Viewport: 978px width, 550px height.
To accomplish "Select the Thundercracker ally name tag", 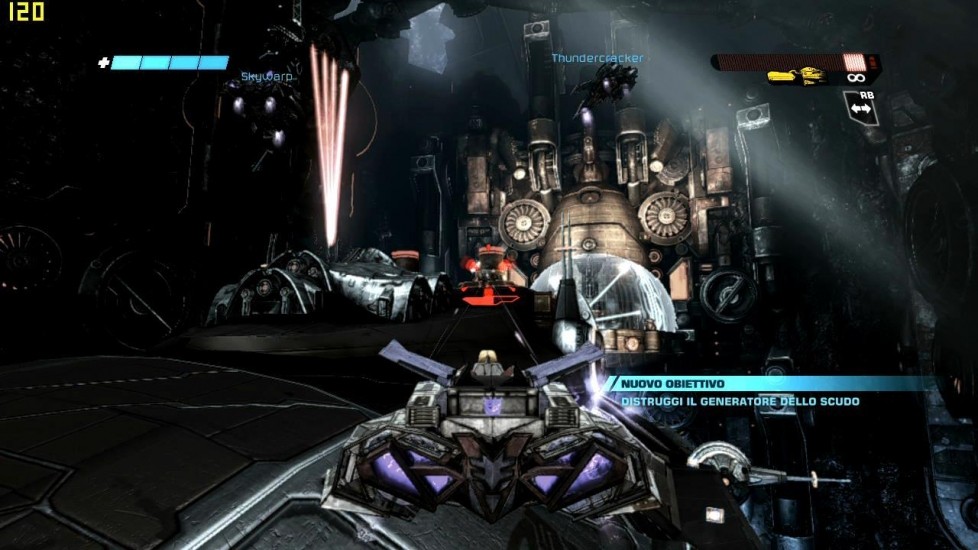I will 597,58.
